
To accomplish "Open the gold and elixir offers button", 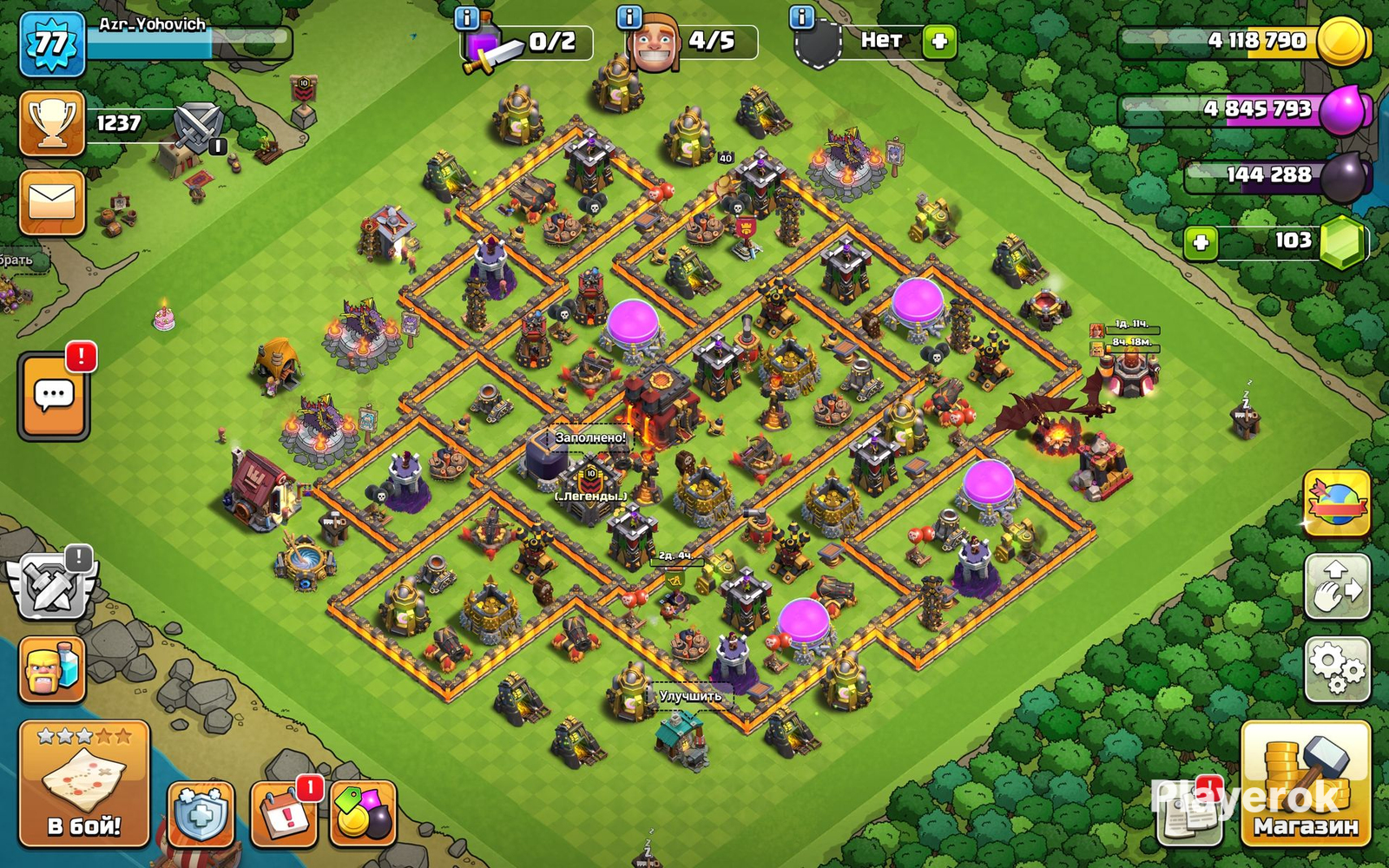I will pyautogui.click(x=364, y=814).
